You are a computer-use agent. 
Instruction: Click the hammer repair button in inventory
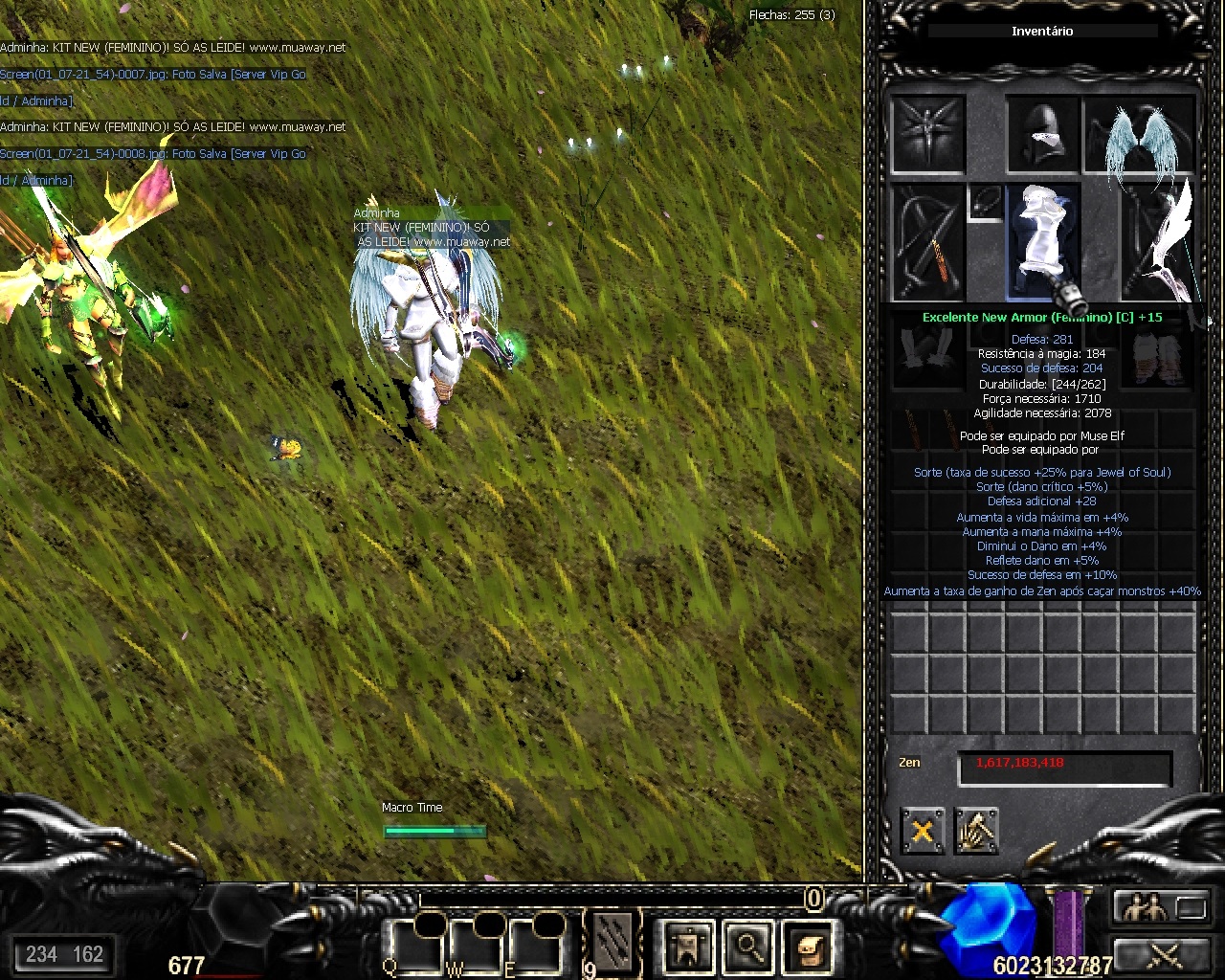(976, 831)
